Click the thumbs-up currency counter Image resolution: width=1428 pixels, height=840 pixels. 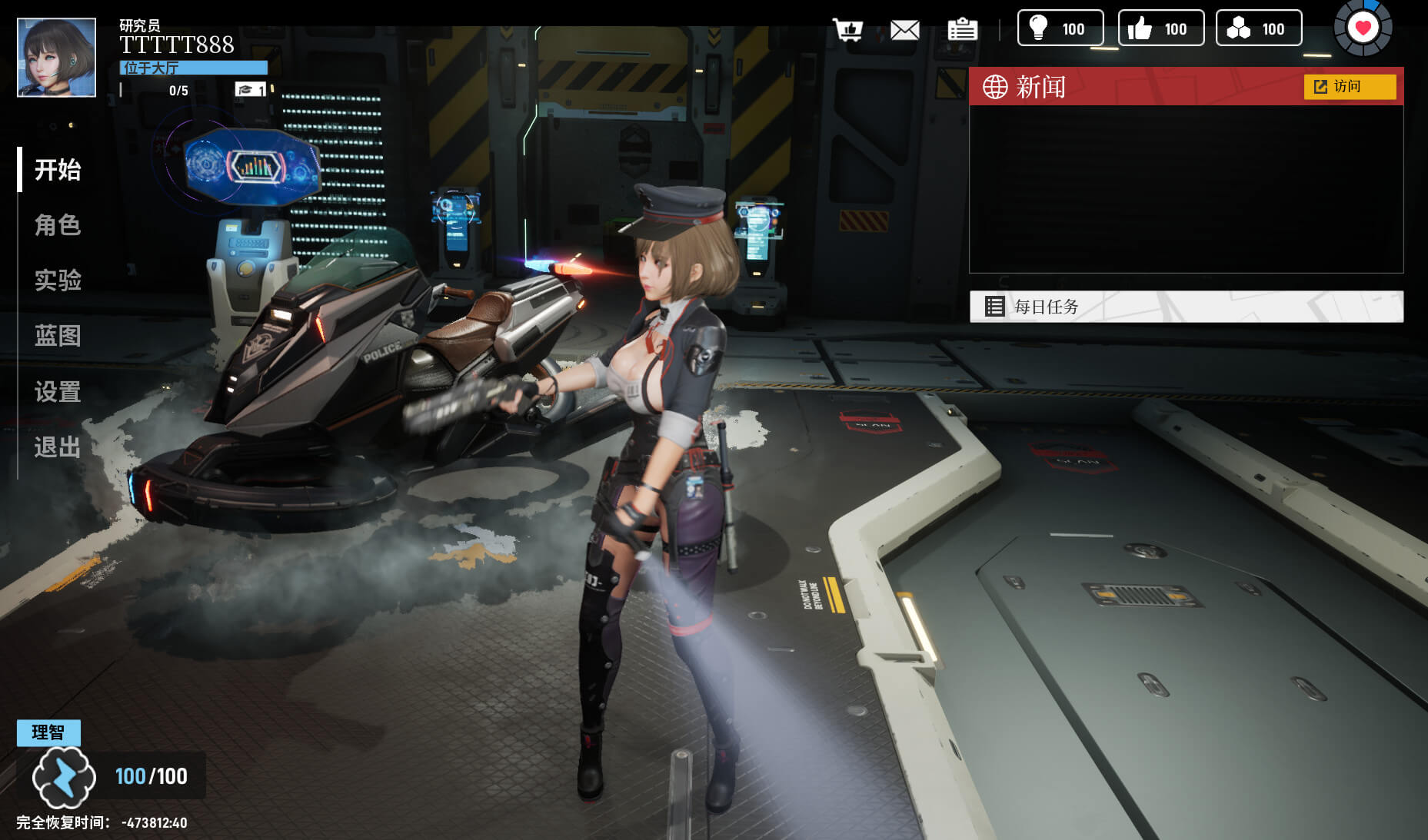[x=1160, y=28]
